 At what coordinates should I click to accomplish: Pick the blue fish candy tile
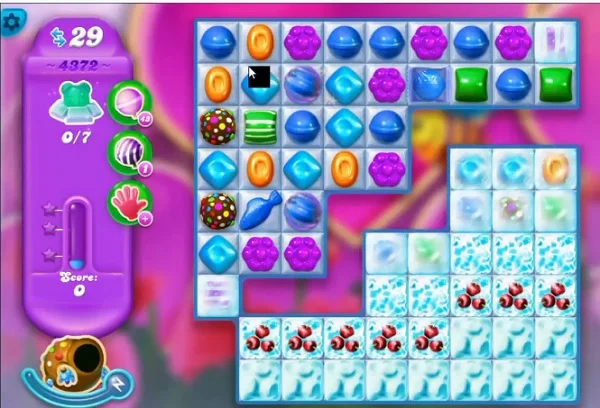pyautogui.click(x=260, y=209)
